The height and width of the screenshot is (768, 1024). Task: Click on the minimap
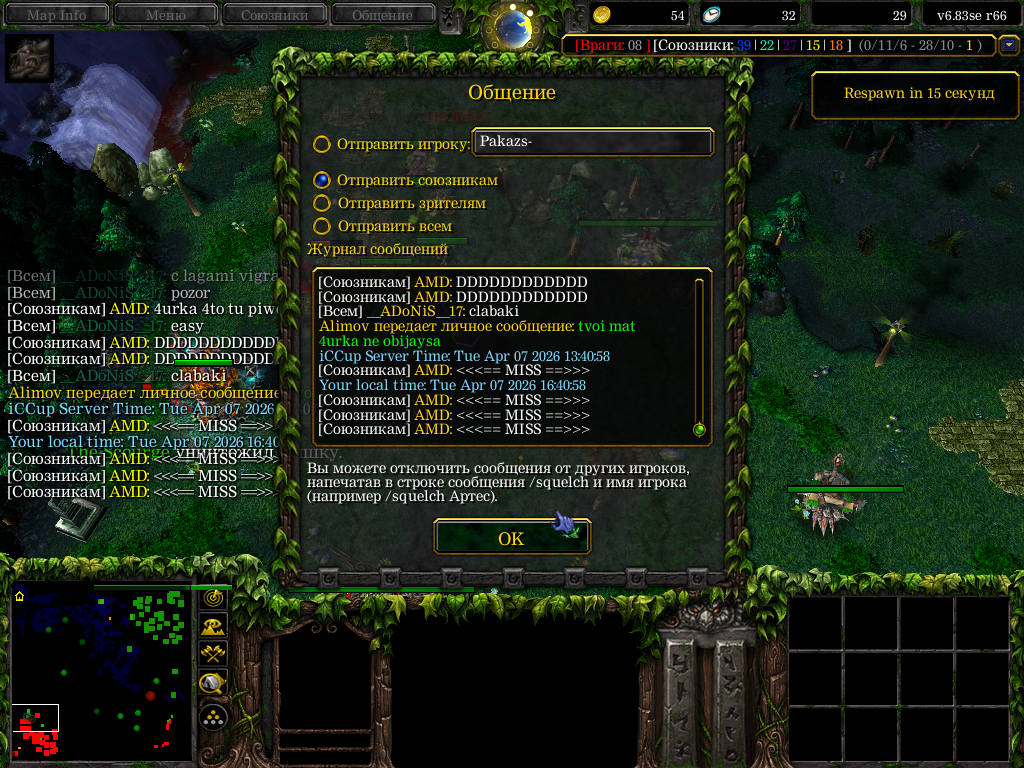point(100,670)
